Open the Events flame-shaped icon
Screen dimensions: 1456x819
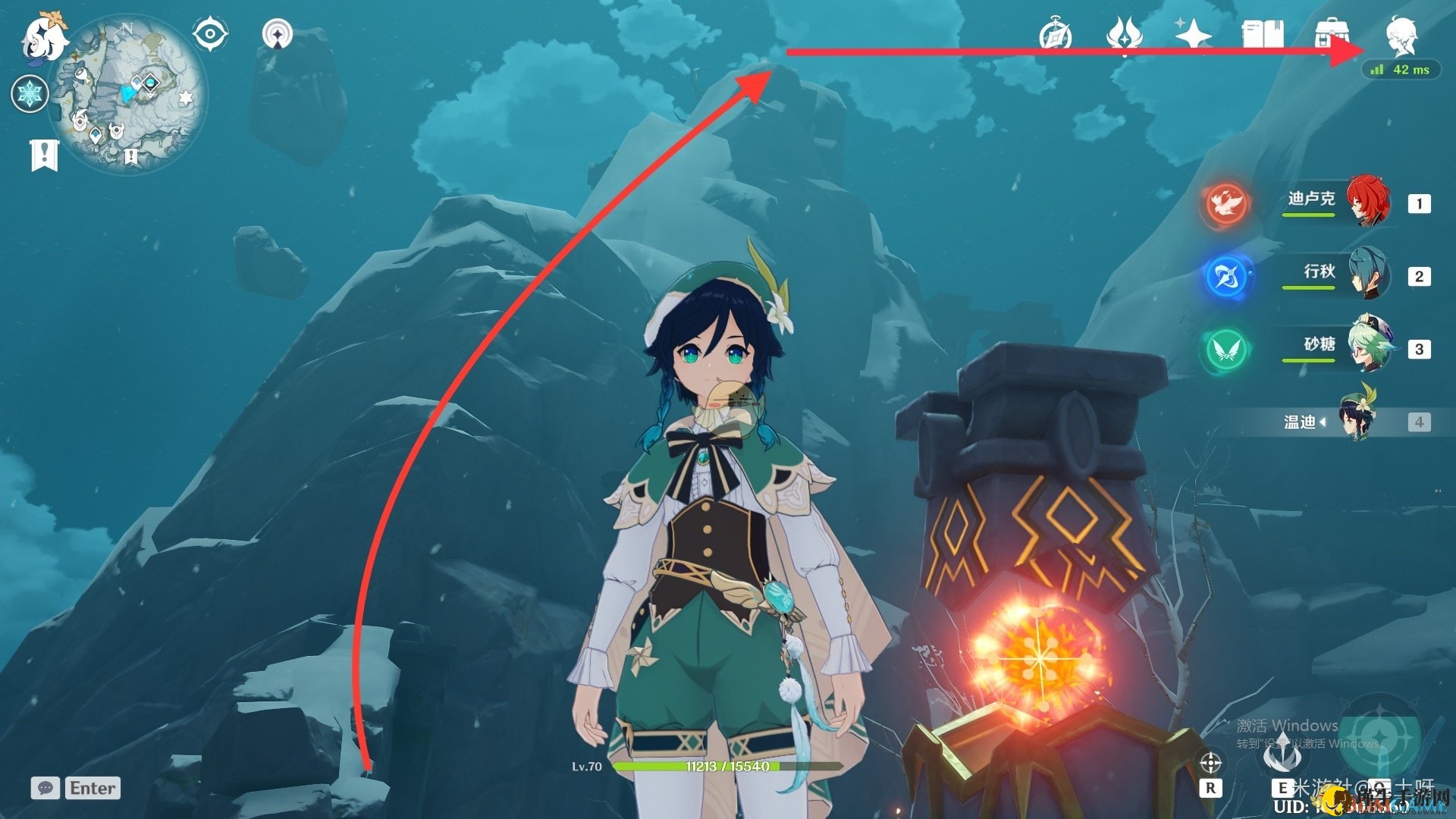click(1124, 34)
